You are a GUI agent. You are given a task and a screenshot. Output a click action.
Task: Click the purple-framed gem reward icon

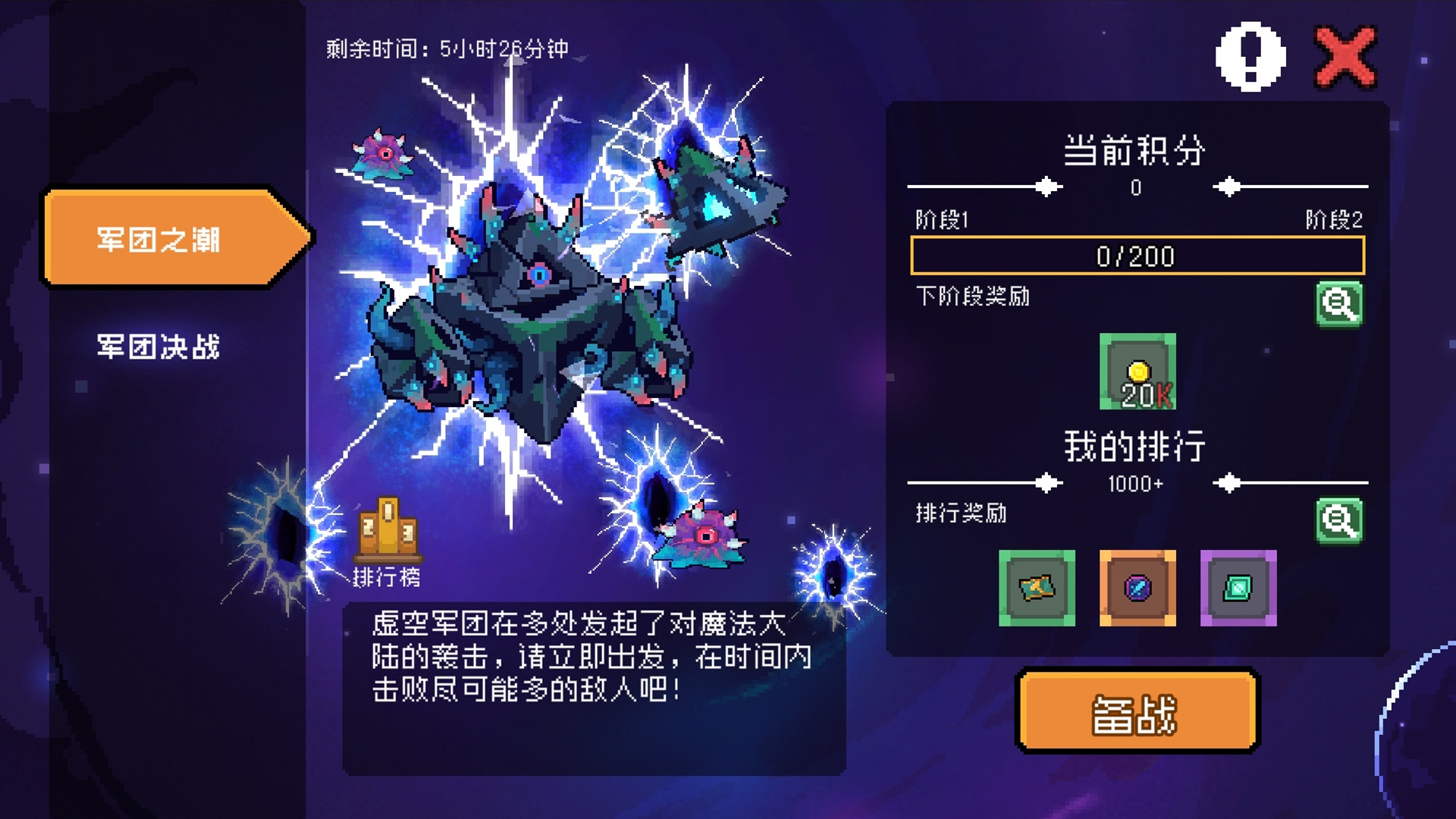coord(1238,589)
